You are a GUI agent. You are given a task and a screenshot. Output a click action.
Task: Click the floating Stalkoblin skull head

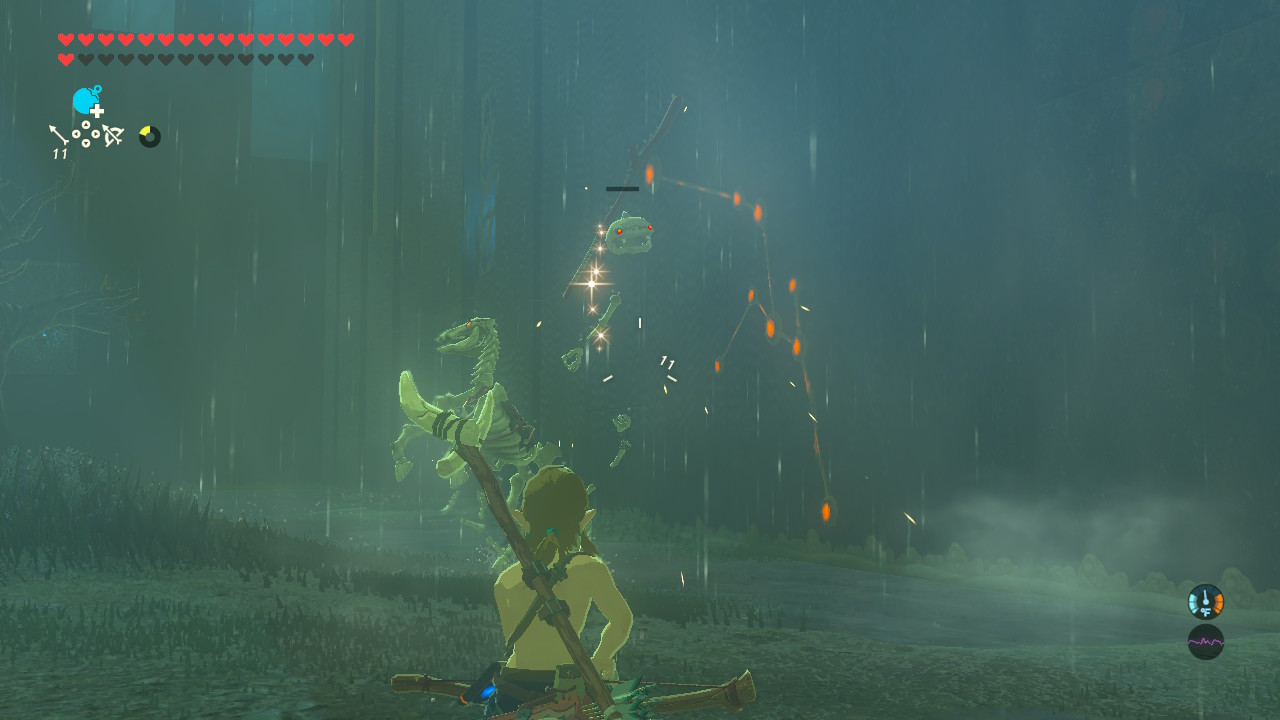point(628,235)
